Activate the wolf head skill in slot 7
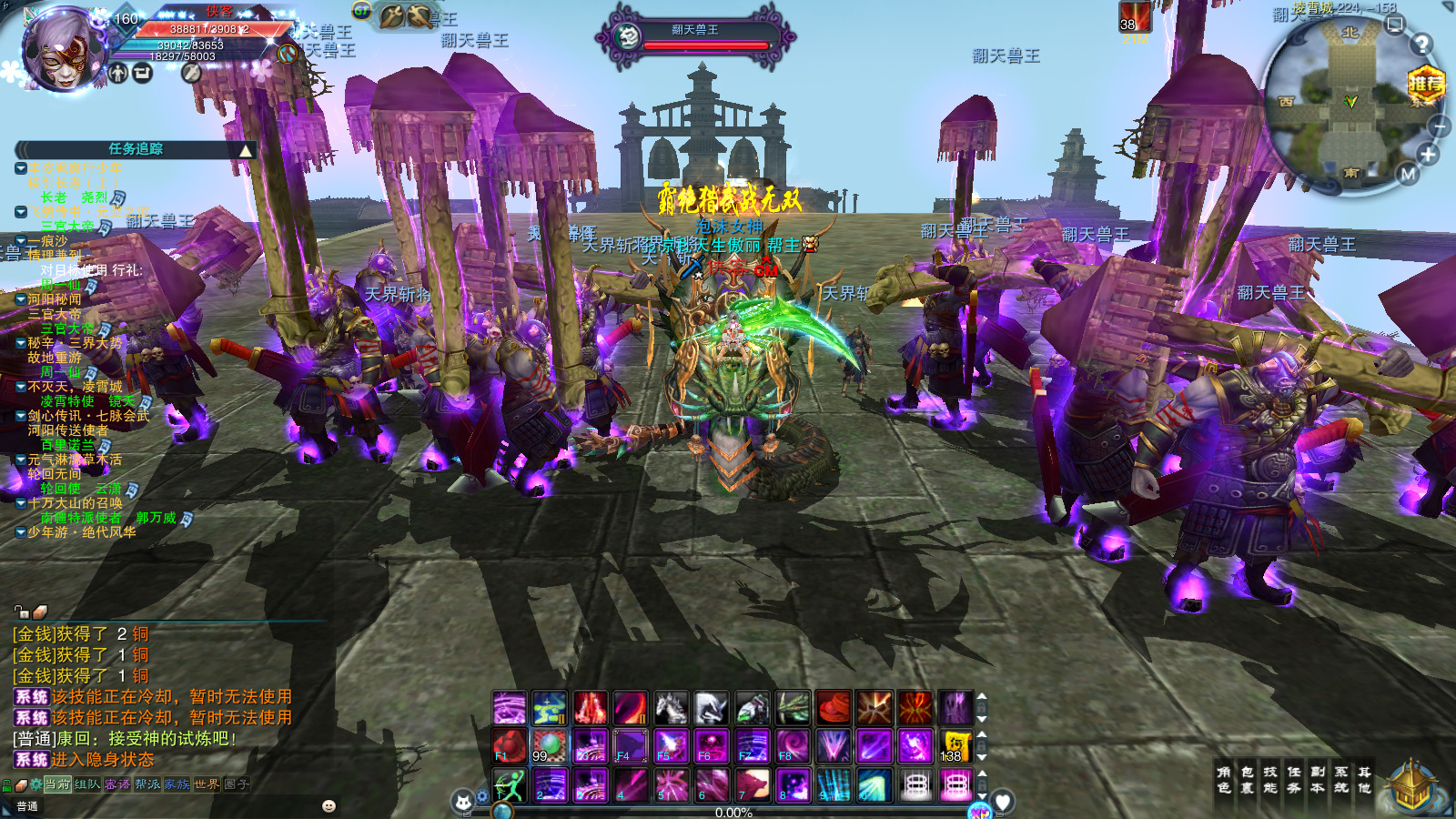The width and height of the screenshot is (1456, 819). pos(753,784)
